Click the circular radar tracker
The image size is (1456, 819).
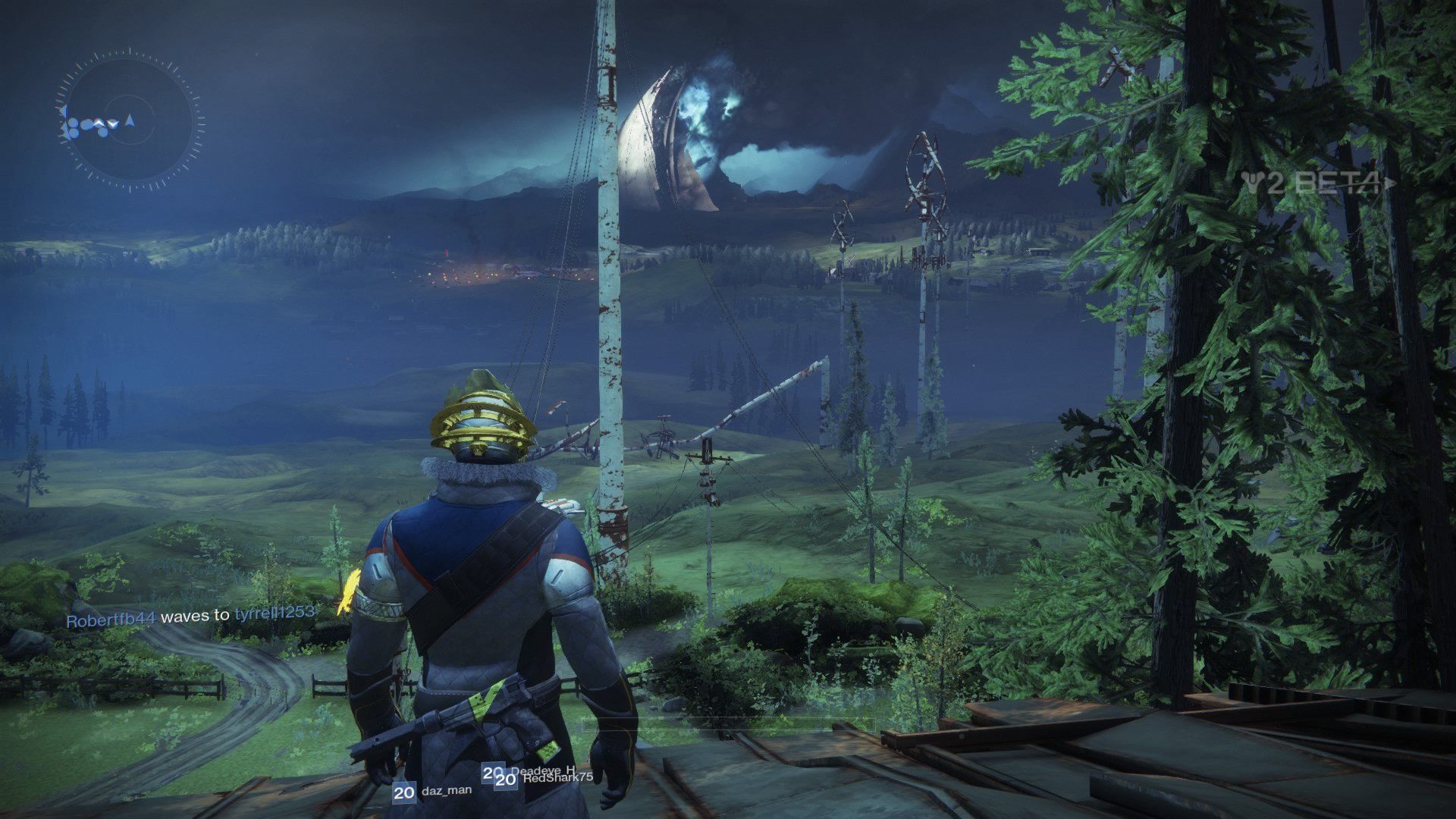tap(130, 121)
